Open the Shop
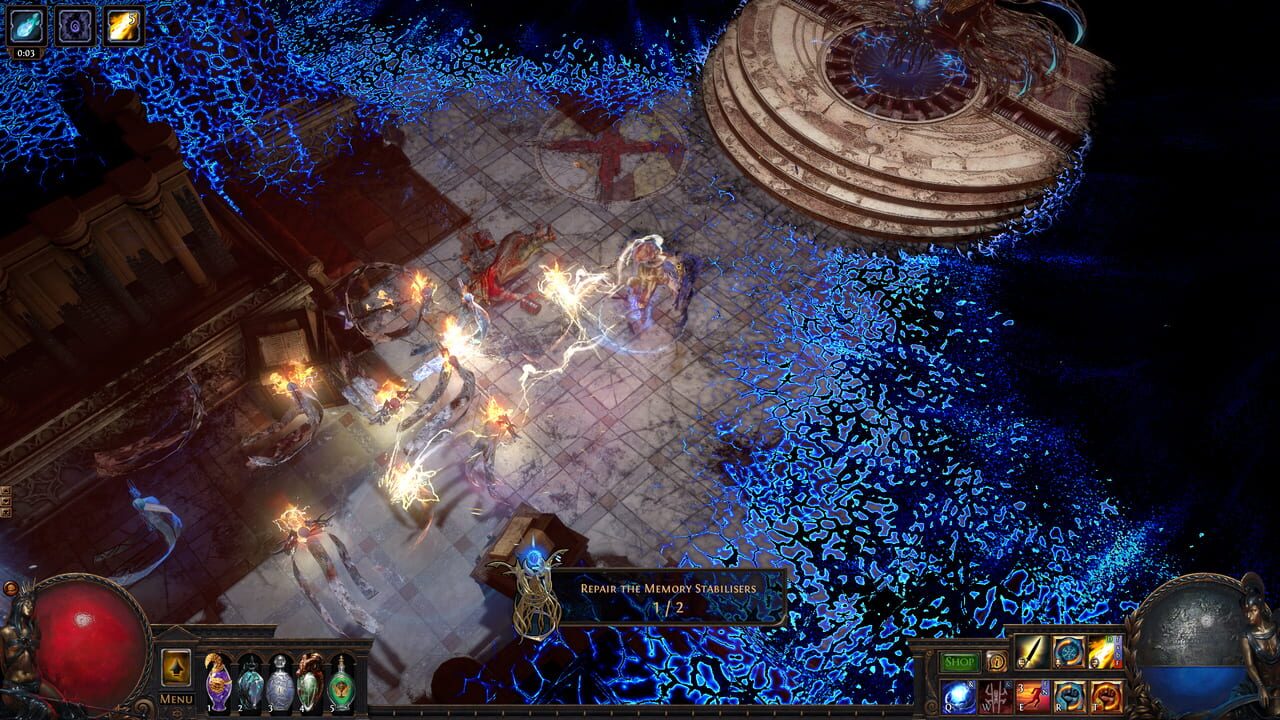The height and width of the screenshot is (720, 1280). [x=958, y=660]
